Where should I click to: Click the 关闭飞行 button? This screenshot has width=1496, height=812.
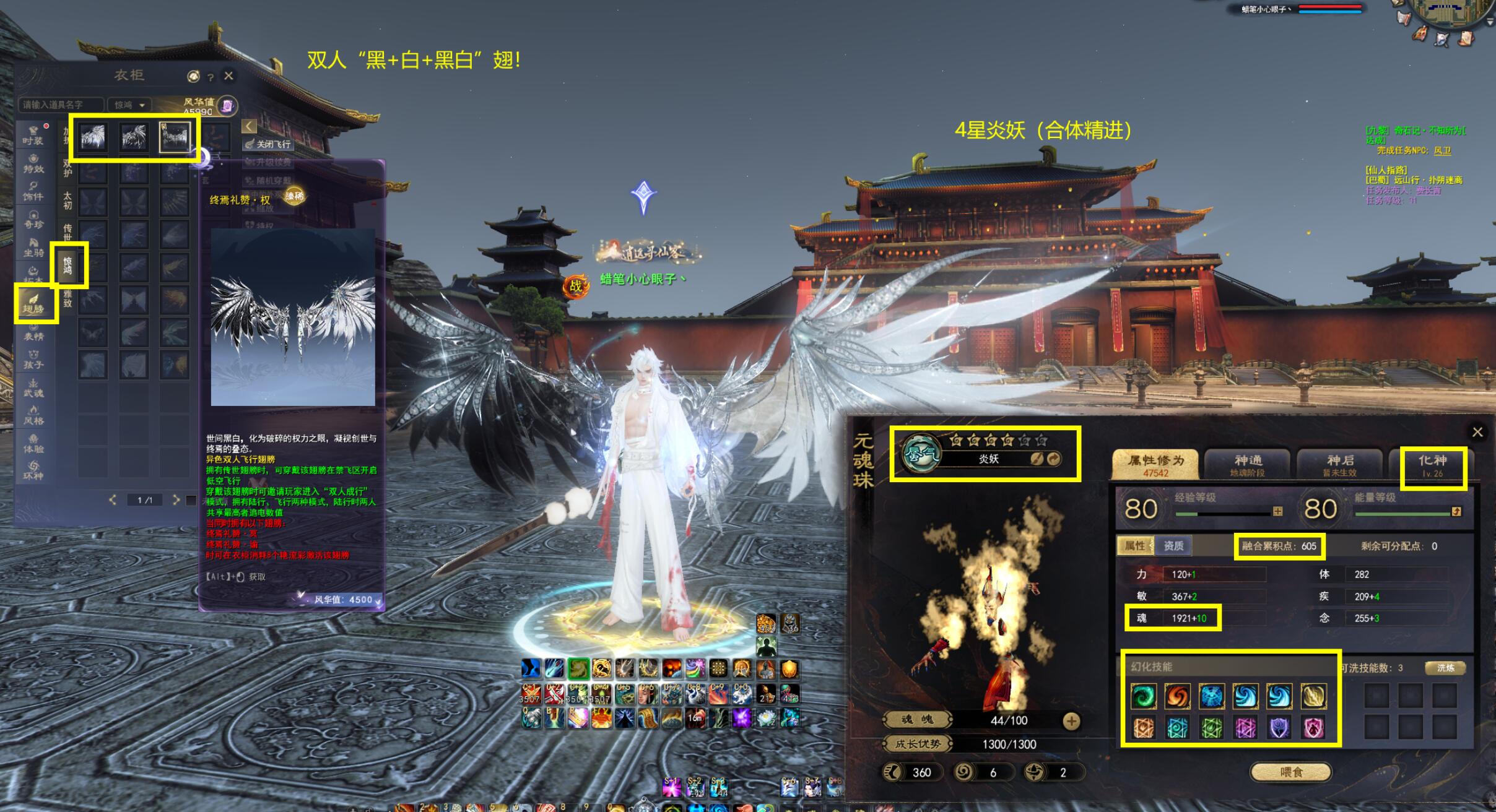point(268,144)
